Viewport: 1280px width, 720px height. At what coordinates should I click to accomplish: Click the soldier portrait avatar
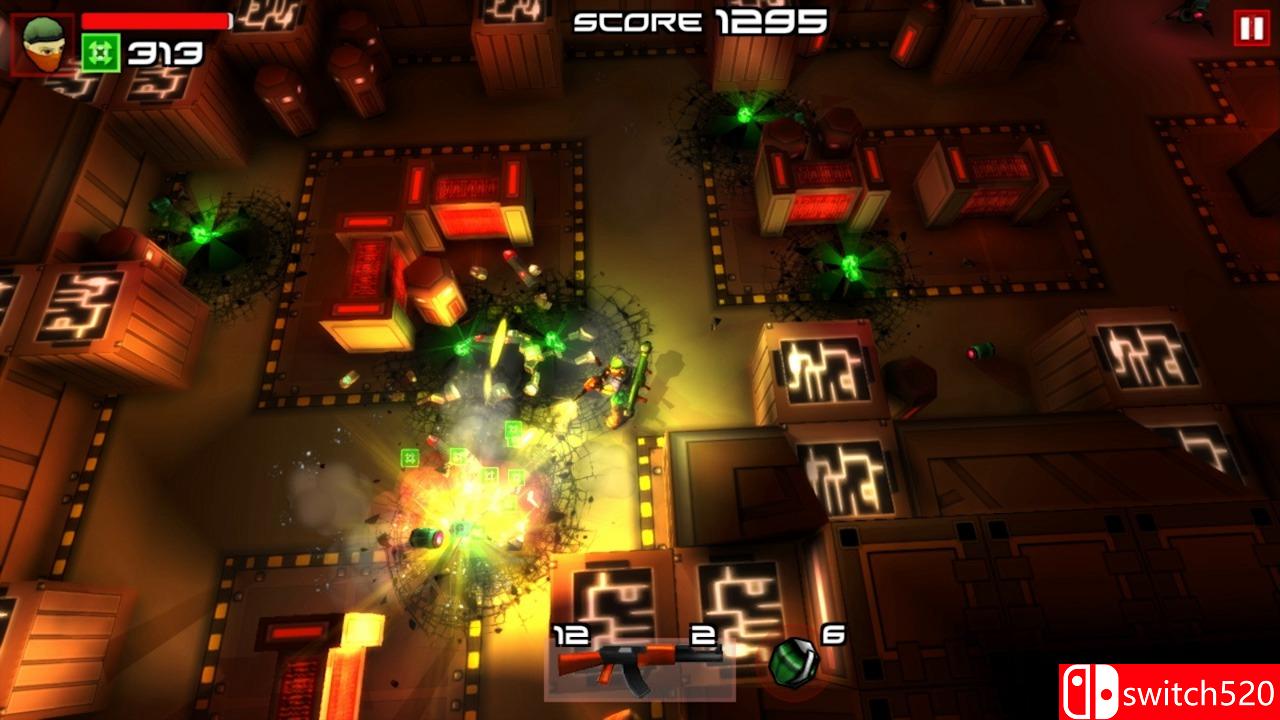click(x=42, y=40)
